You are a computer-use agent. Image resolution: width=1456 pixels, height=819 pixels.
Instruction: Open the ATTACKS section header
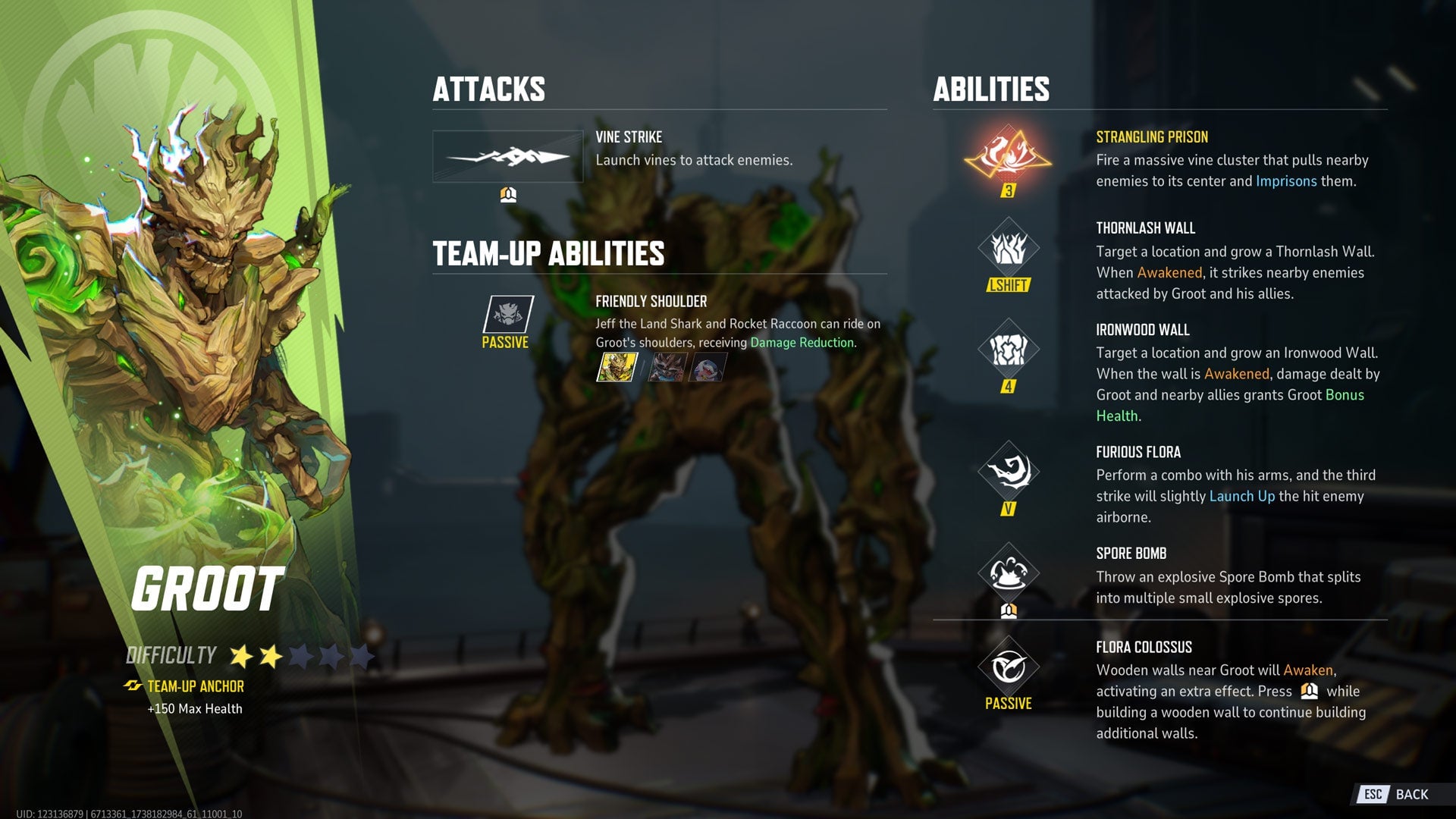coord(489,88)
